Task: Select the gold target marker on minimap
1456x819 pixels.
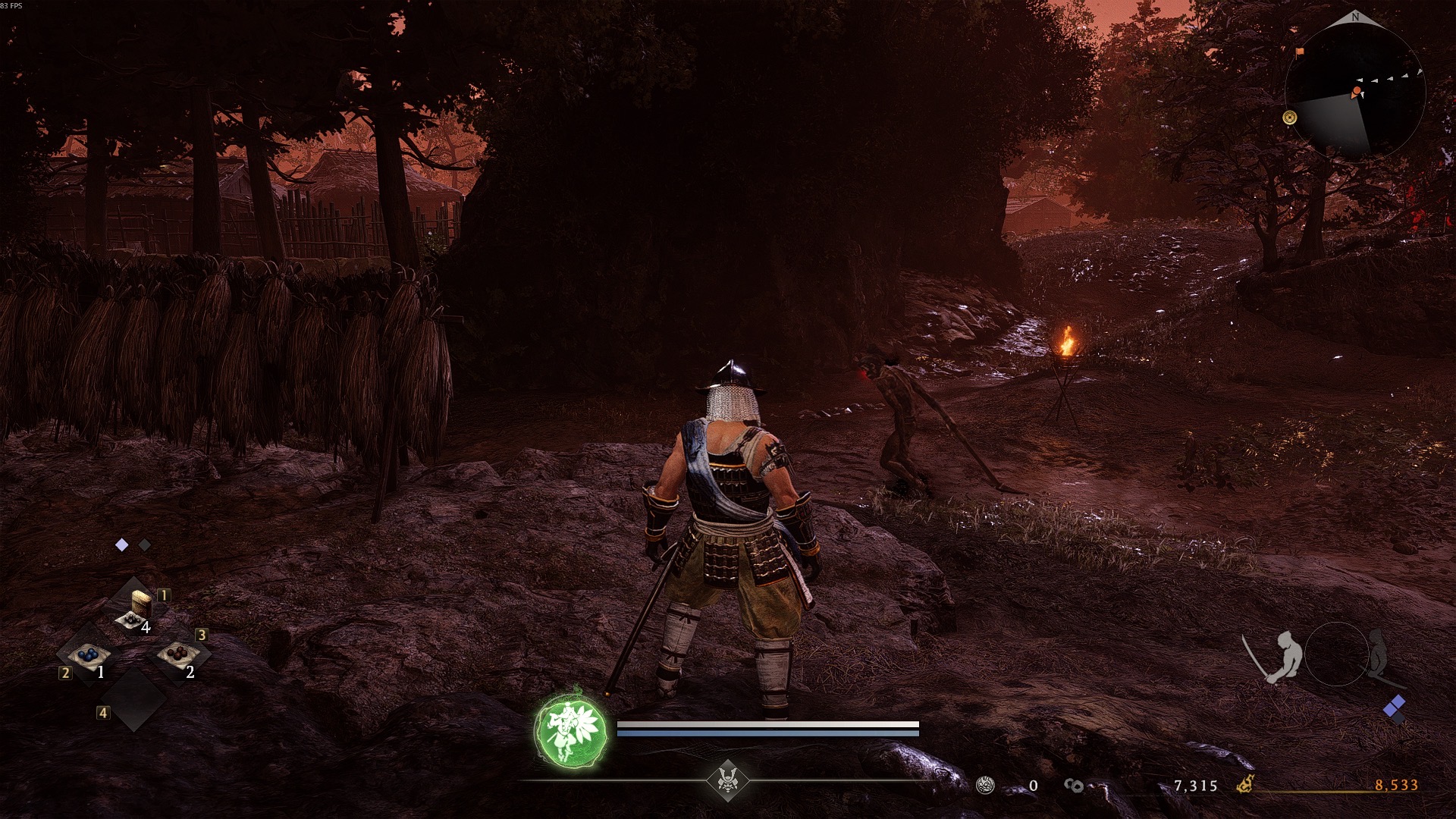Action: pyautogui.click(x=1289, y=118)
